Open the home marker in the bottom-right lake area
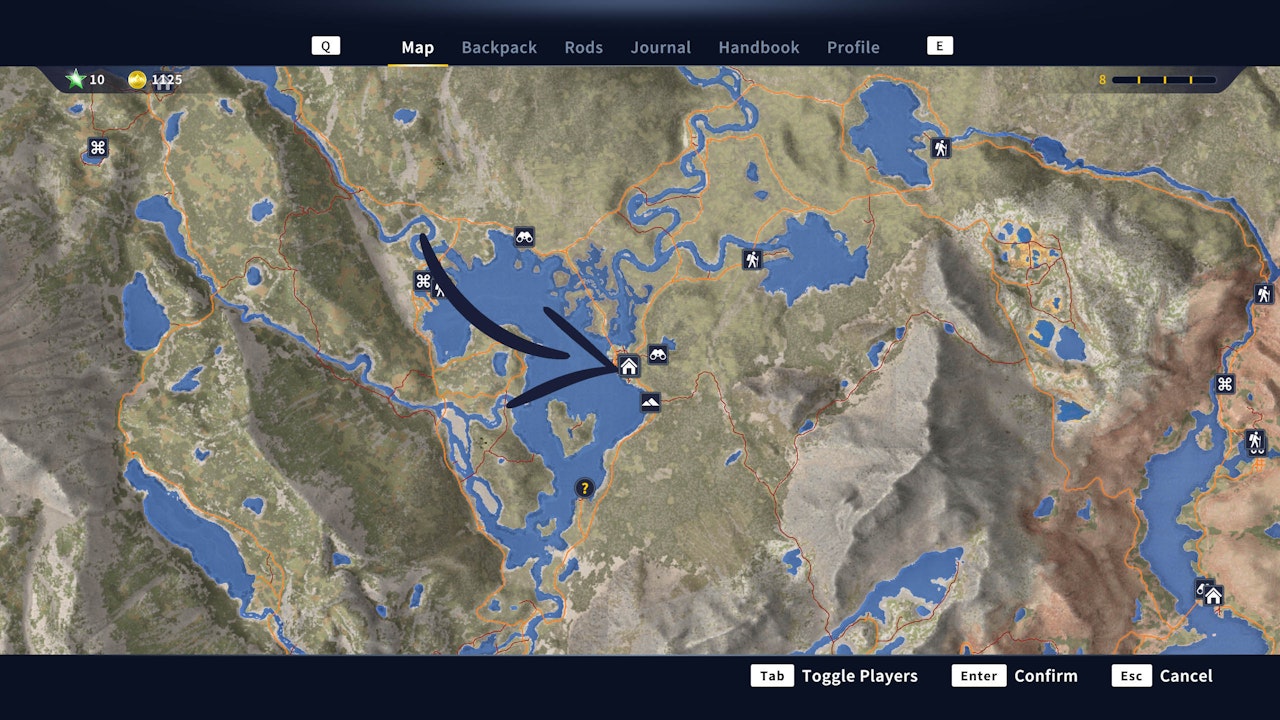Screen dimensions: 1280x720 (x=1214, y=594)
